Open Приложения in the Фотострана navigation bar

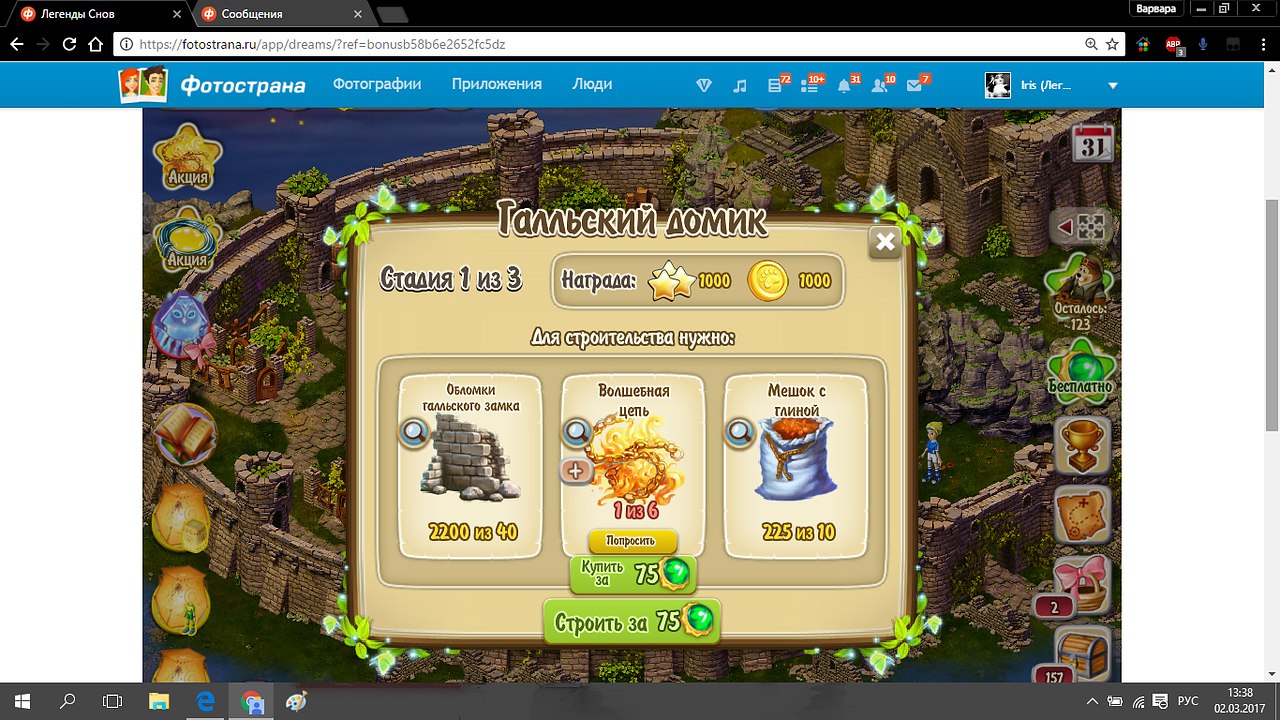click(496, 84)
